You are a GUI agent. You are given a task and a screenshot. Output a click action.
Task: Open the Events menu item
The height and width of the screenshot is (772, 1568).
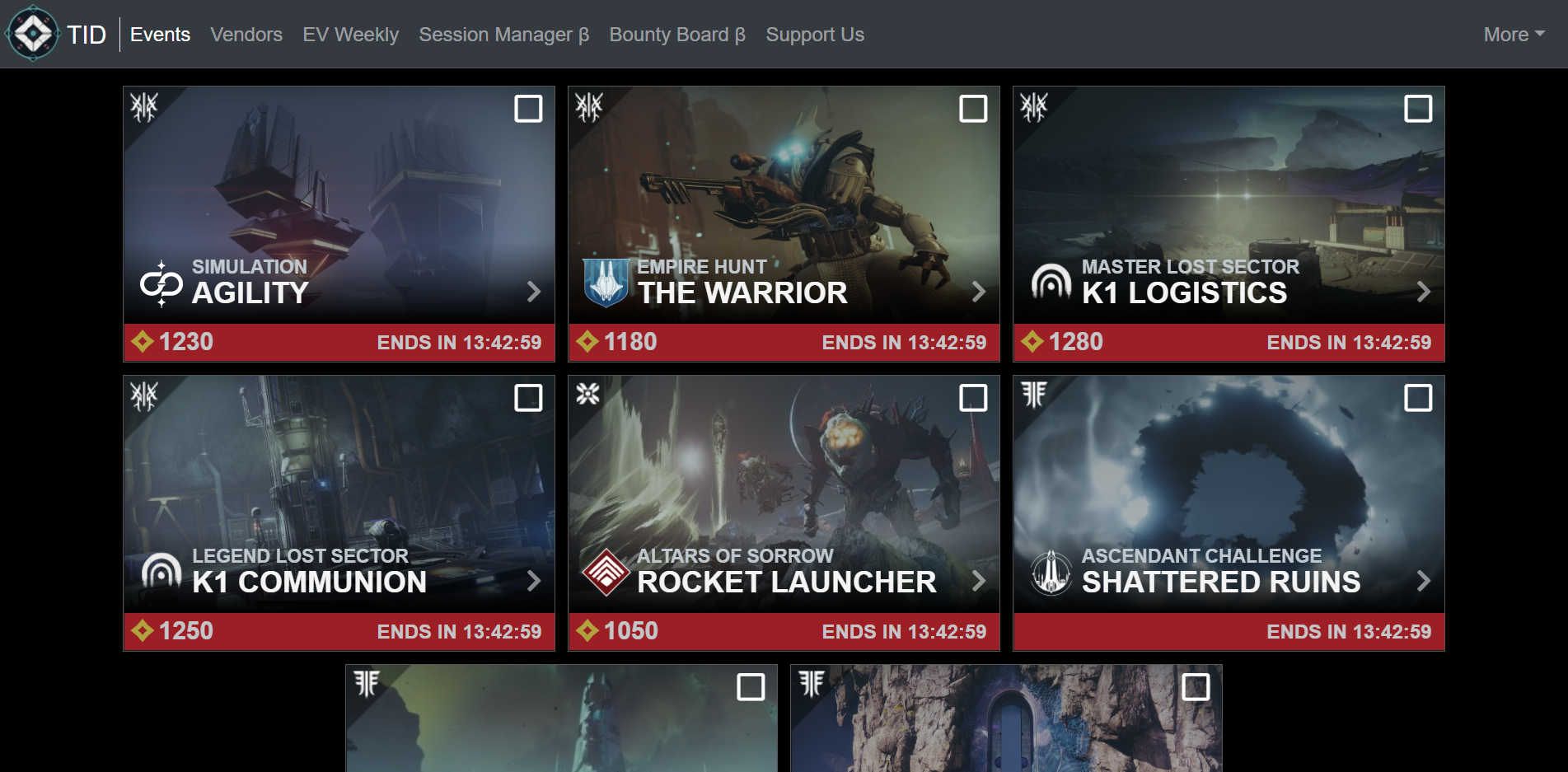pyautogui.click(x=160, y=35)
